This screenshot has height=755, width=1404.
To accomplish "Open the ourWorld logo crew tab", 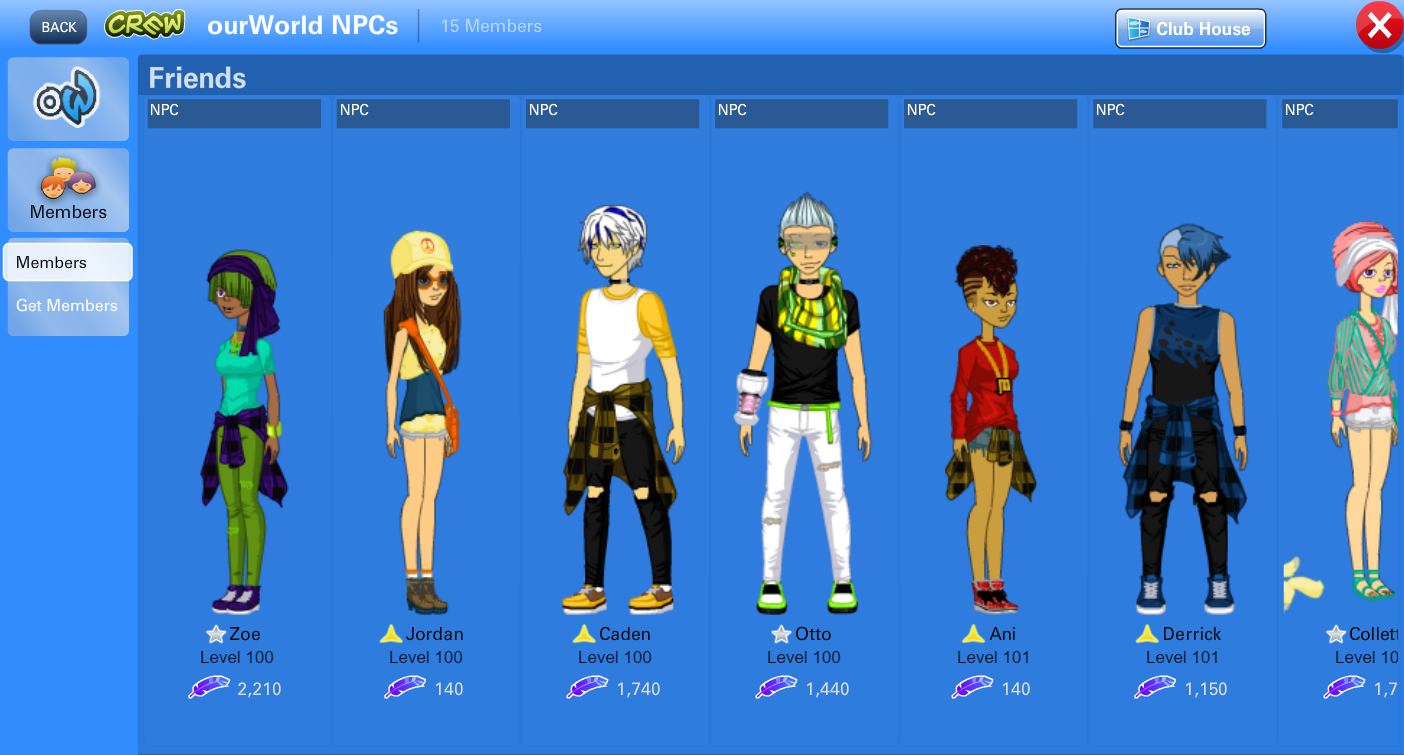I will (68, 99).
